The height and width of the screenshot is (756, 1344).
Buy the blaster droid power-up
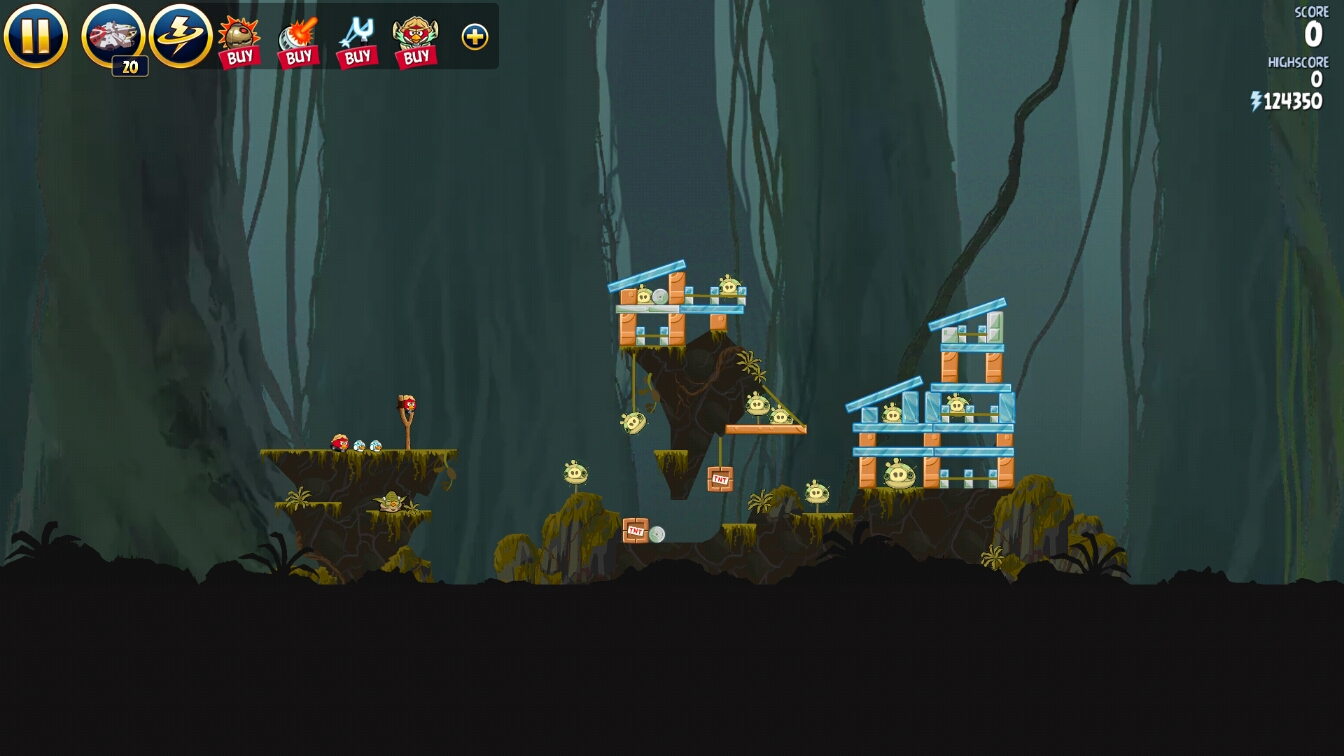(298, 41)
